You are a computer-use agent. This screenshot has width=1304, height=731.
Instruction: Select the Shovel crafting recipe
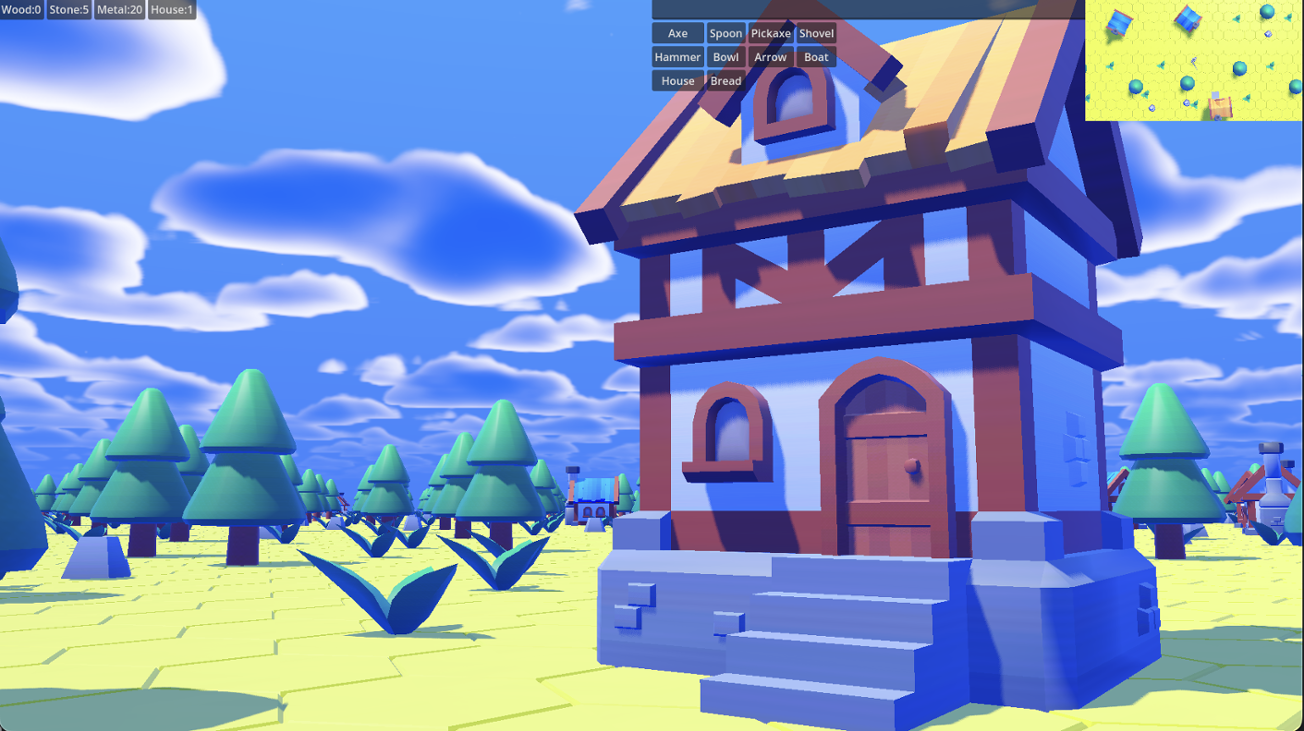[816, 33]
